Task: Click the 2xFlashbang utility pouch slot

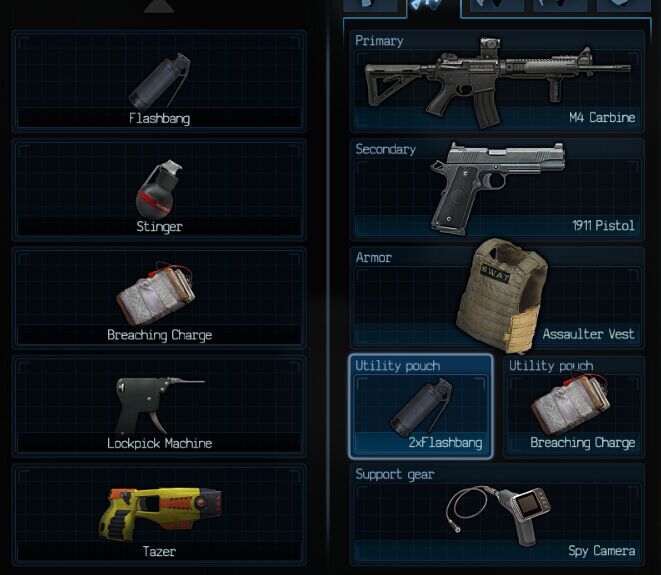Action: (421, 406)
